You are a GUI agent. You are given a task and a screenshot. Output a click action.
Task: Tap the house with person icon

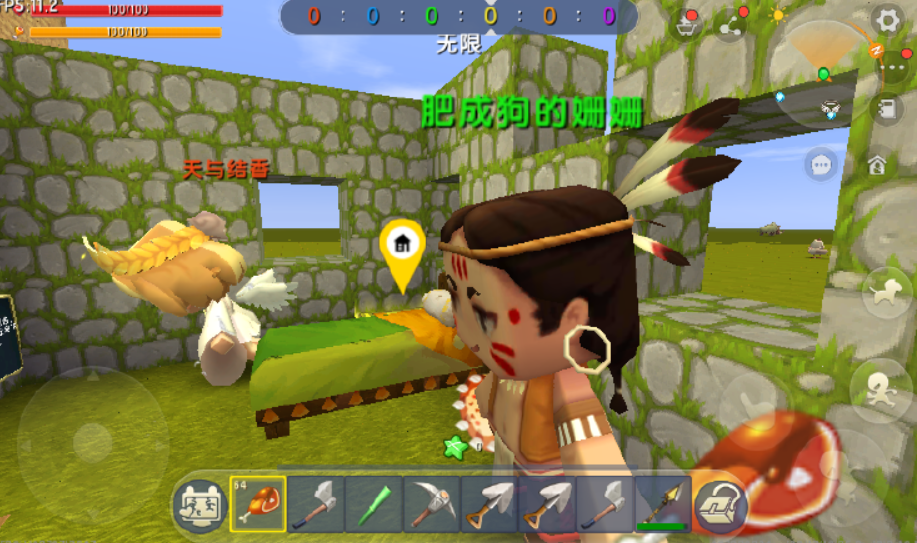pos(877,164)
